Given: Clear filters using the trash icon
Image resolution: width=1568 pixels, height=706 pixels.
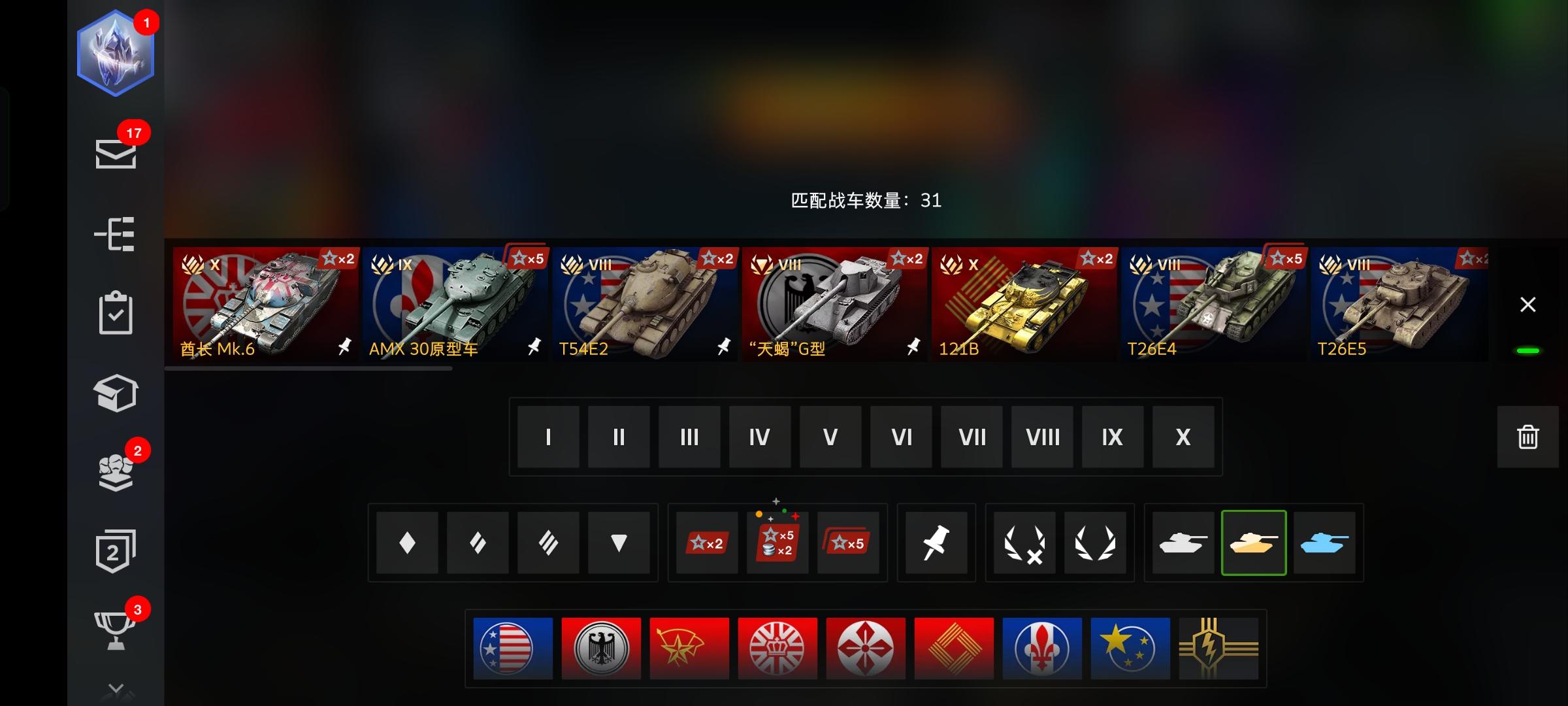Looking at the screenshot, I should tap(1527, 437).
